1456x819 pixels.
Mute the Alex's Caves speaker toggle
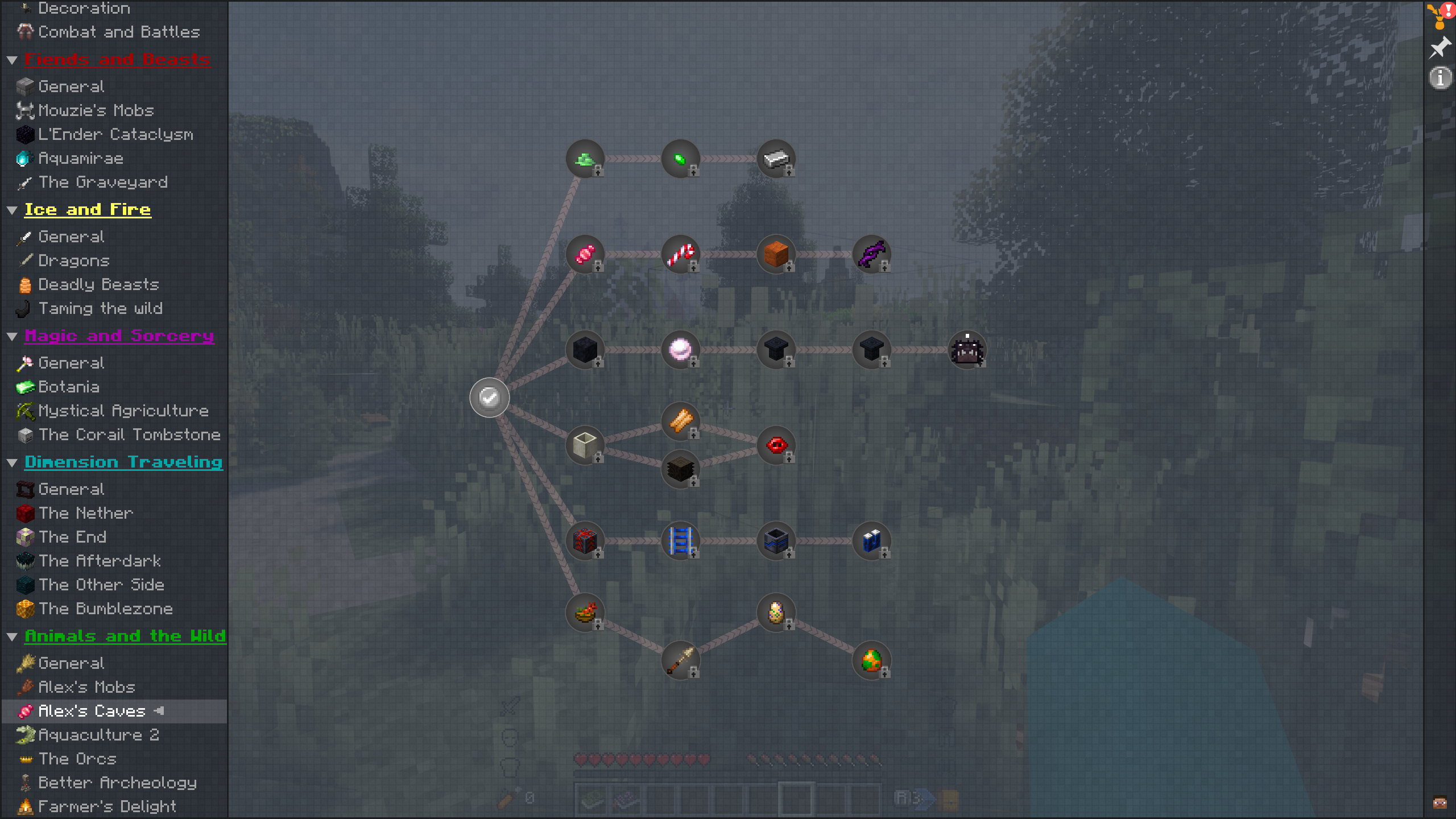pyautogui.click(x=159, y=711)
